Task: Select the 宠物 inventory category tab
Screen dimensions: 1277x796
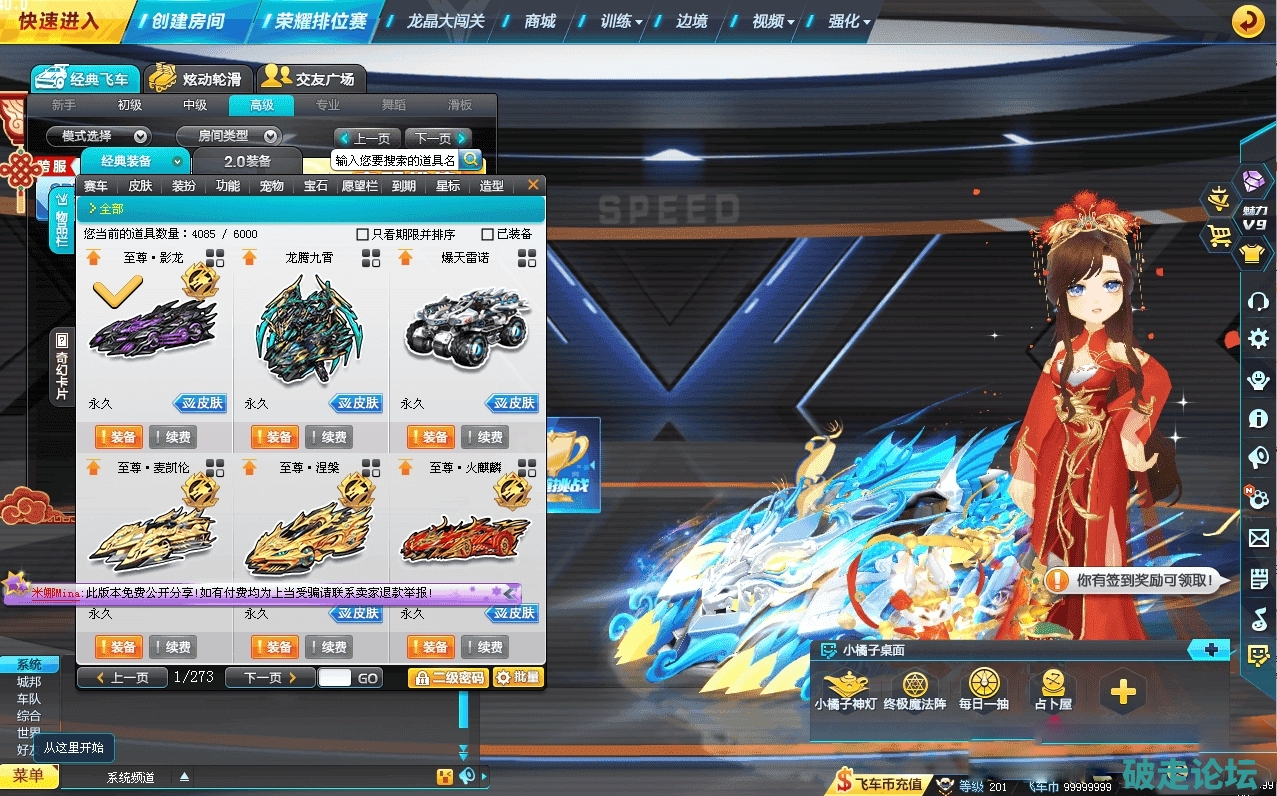Action: 272,186
